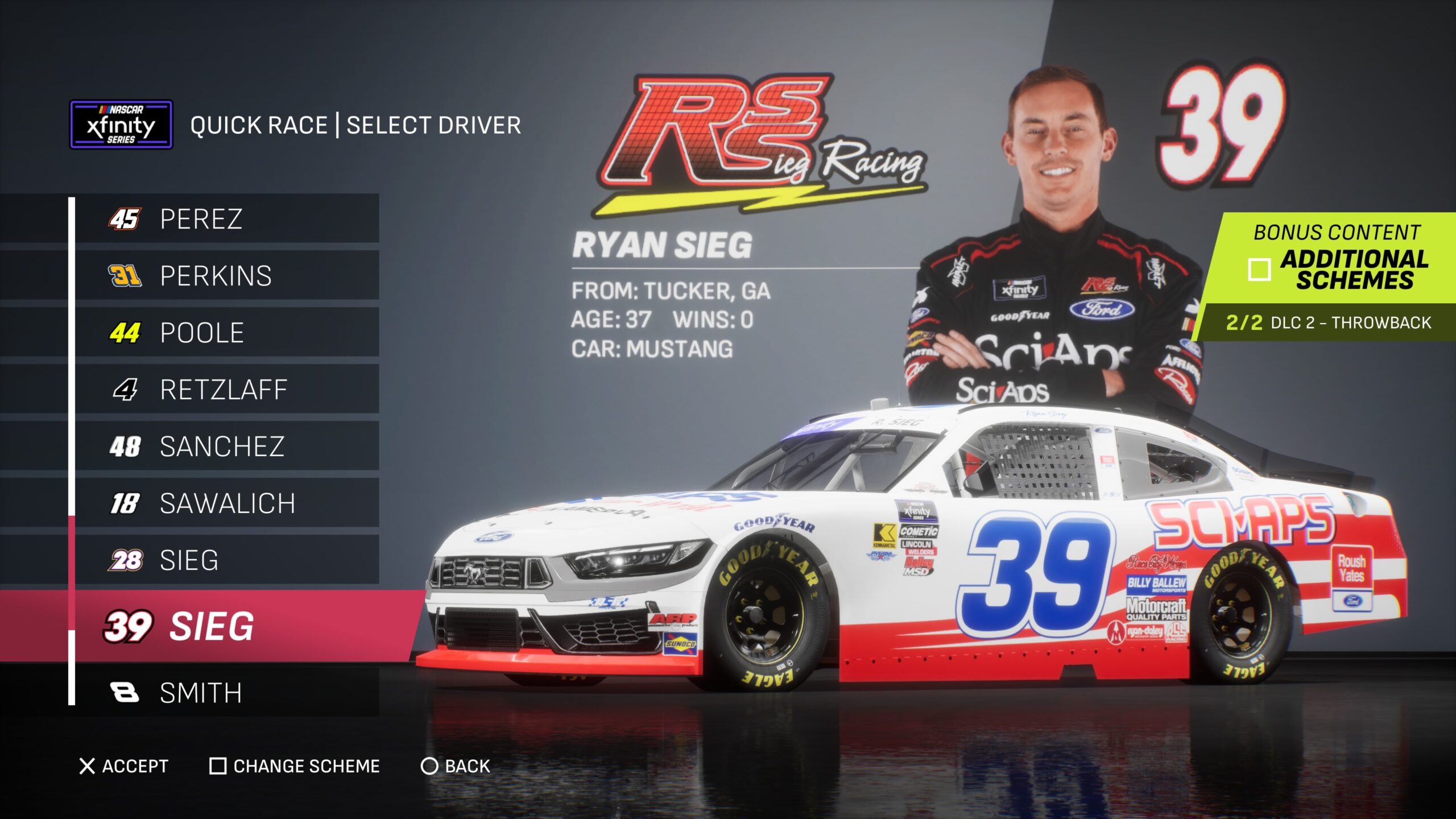Select the highlighted 39 Sieg entry
Screen dimensions: 1456x819
pos(227,626)
